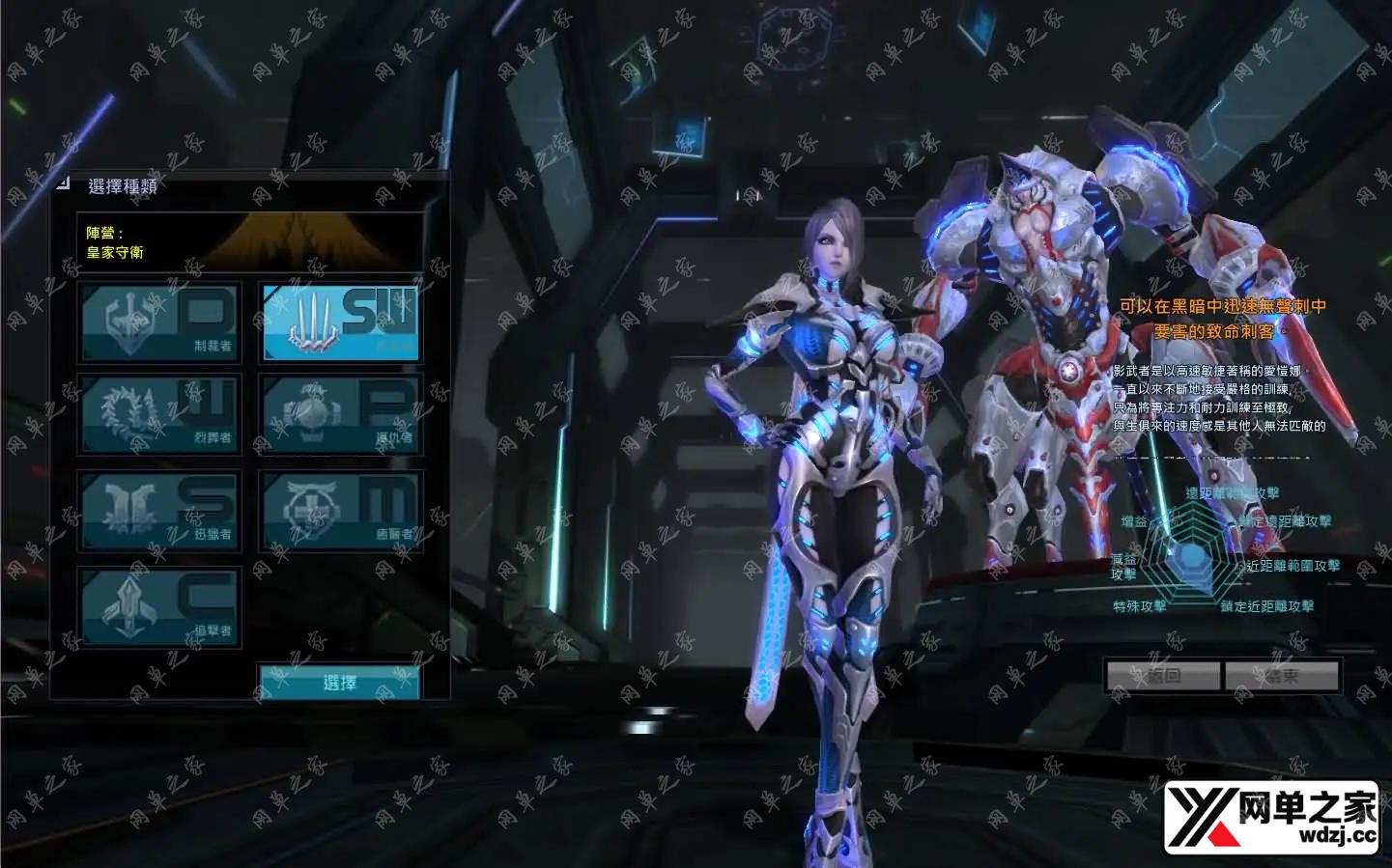Go back with the 返回 button
Screen dimensions: 1392x868
click(1163, 676)
